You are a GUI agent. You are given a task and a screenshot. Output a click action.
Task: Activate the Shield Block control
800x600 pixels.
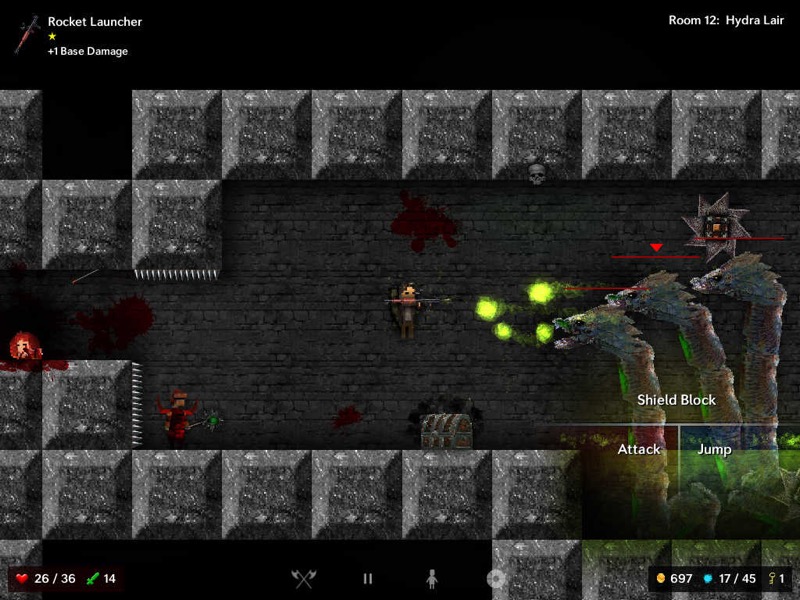[677, 400]
